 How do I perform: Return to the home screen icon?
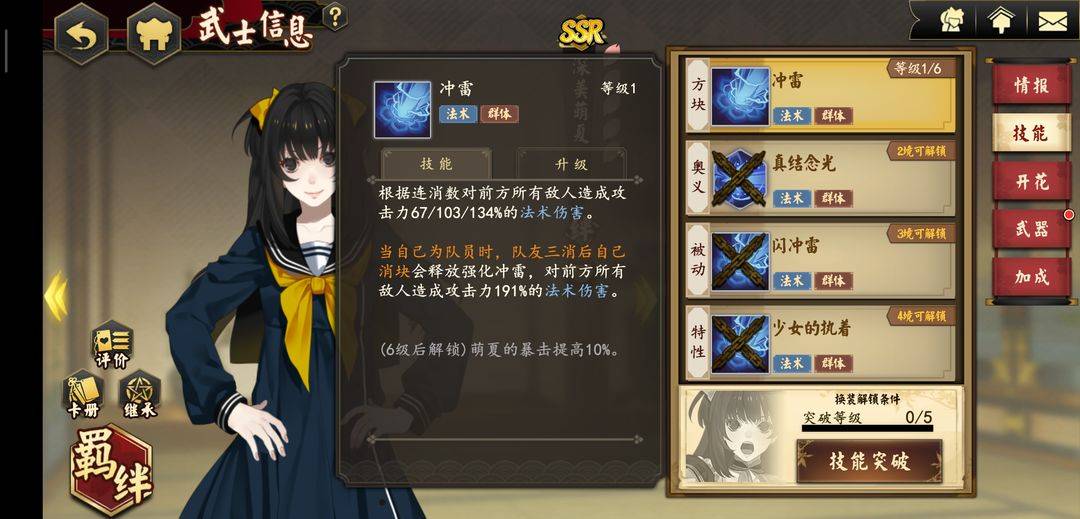coord(999,20)
